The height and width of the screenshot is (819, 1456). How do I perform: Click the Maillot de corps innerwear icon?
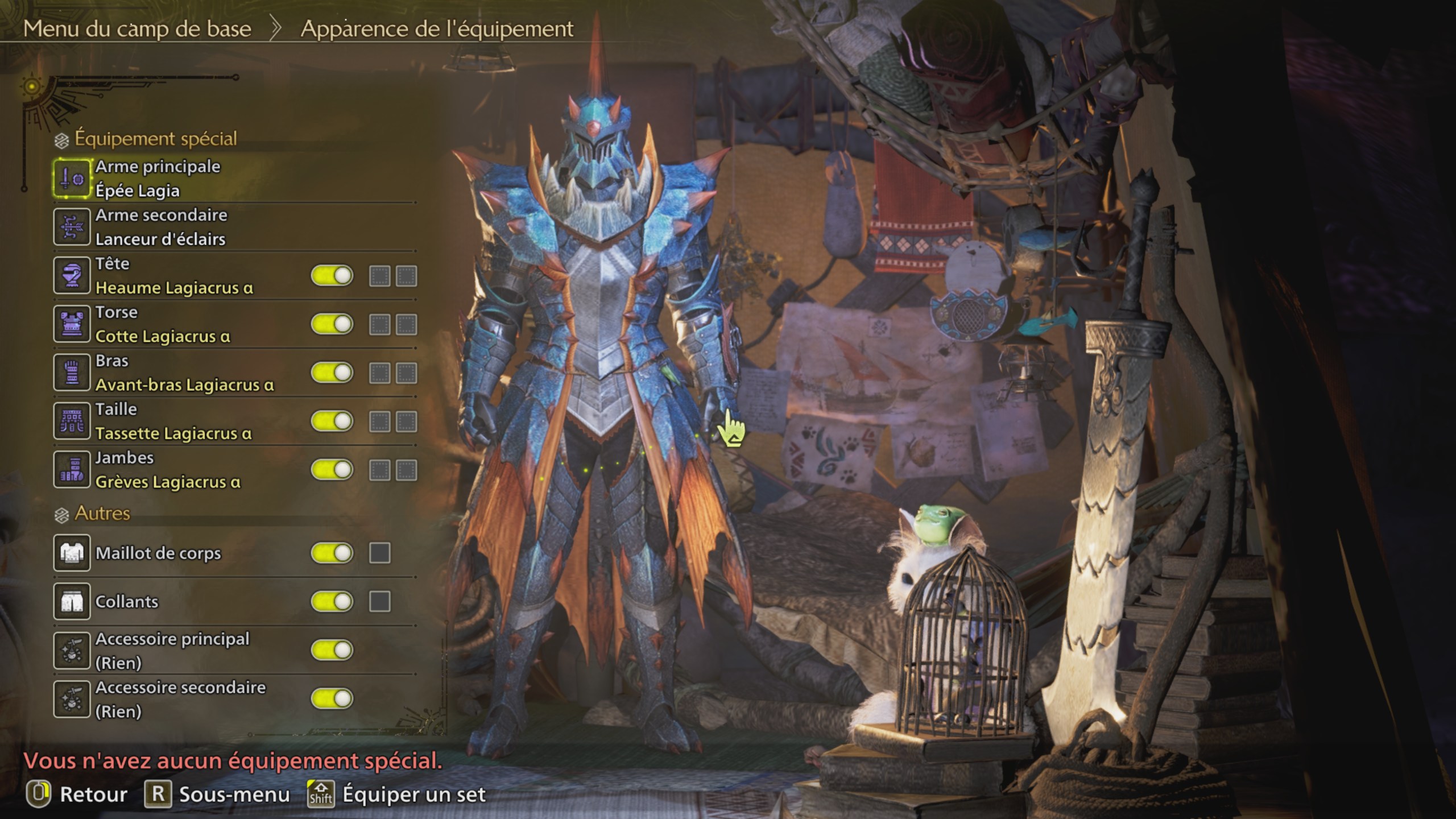[x=71, y=553]
